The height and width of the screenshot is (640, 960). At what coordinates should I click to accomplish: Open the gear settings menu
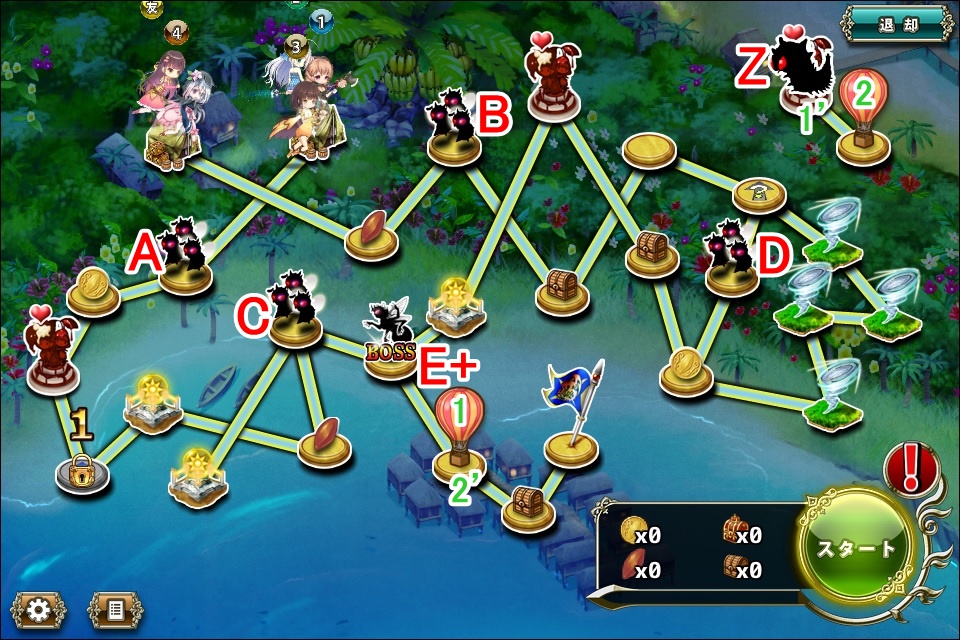point(39,609)
